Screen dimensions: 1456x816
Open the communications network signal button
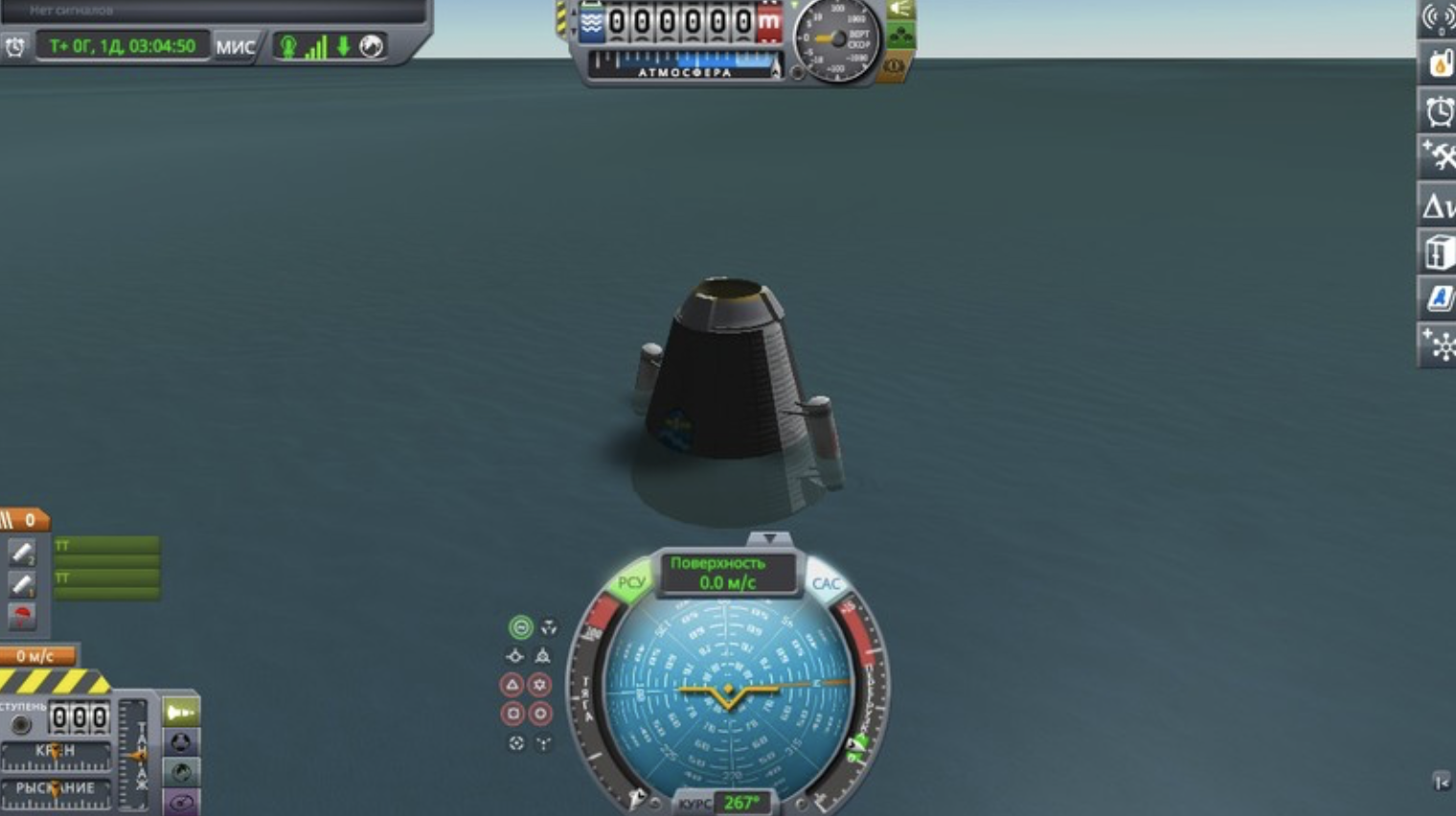[1439, 18]
